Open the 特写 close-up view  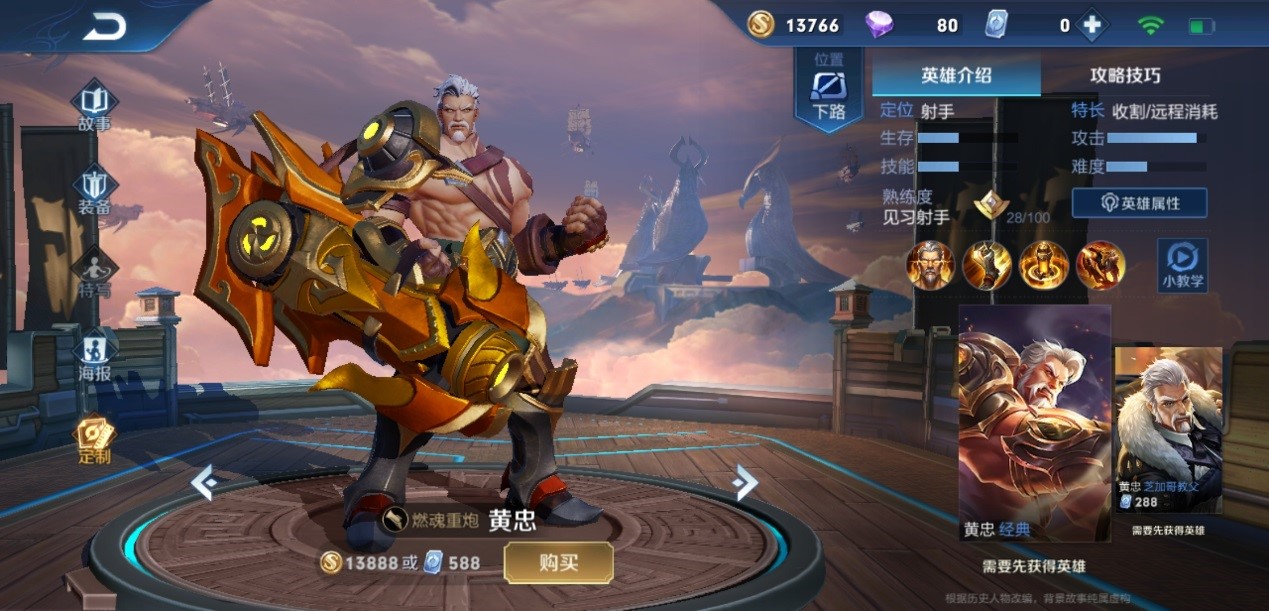click(95, 275)
